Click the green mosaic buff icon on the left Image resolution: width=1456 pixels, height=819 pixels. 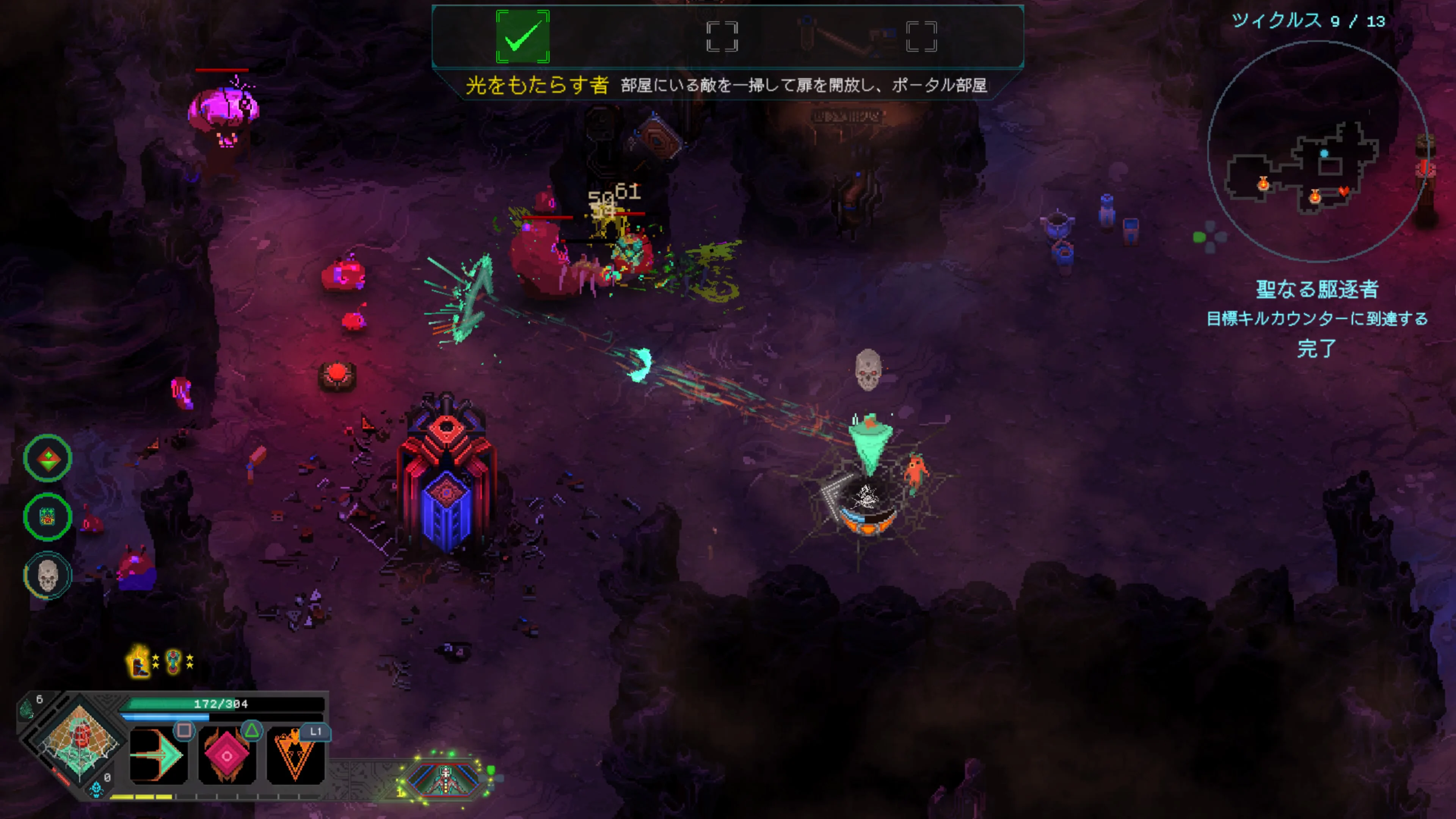pyautogui.click(x=47, y=516)
